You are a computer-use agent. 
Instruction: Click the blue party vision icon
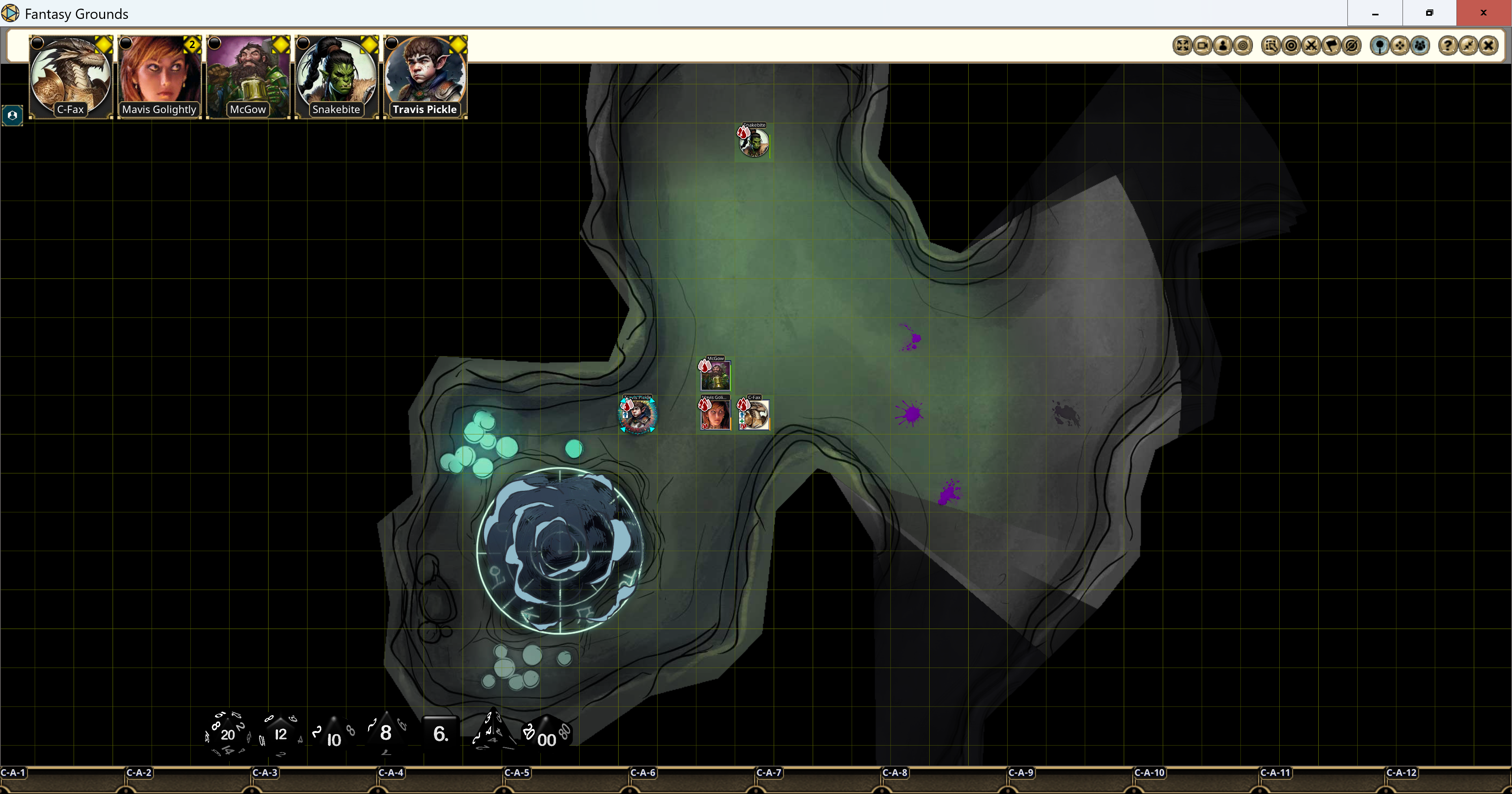pyautogui.click(x=1420, y=45)
